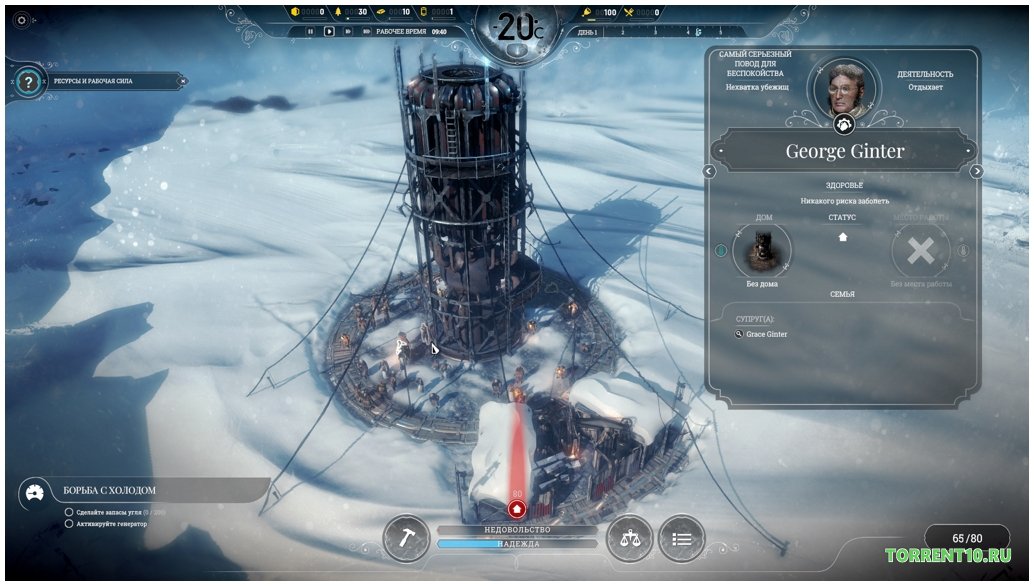Open the construction hammer menu
The width and height of the screenshot is (1034, 586).
(406, 537)
